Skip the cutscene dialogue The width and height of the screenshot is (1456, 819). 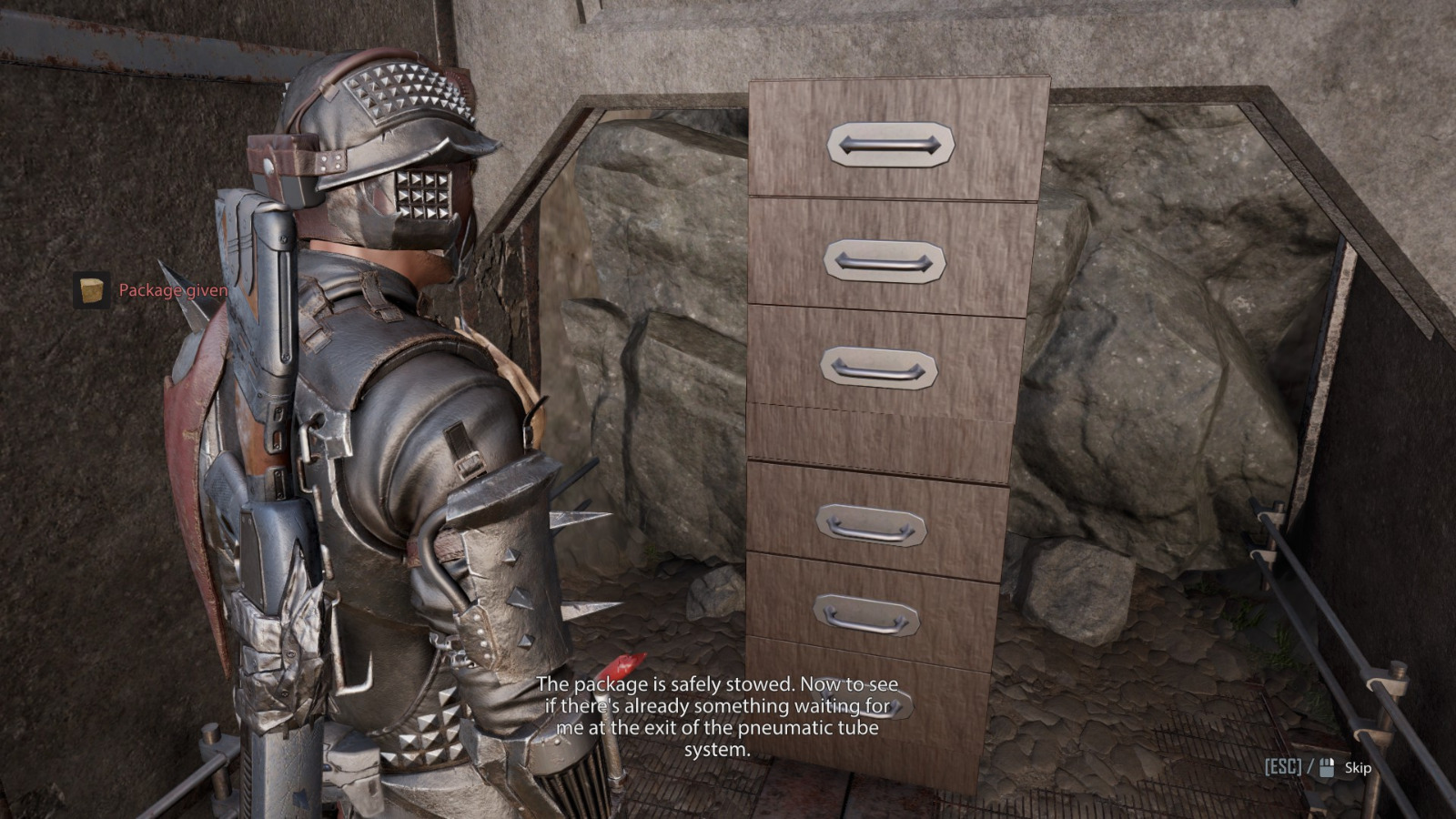(x=1356, y=768)
